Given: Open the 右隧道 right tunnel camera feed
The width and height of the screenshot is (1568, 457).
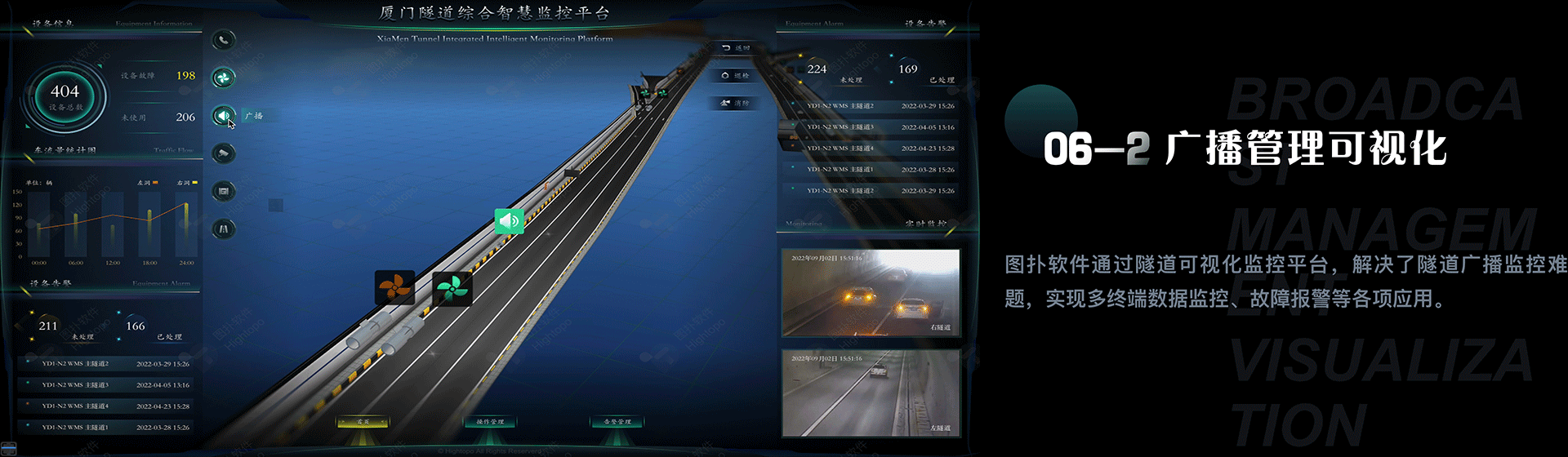Looking at the screenshot, I should click(871, 293).
